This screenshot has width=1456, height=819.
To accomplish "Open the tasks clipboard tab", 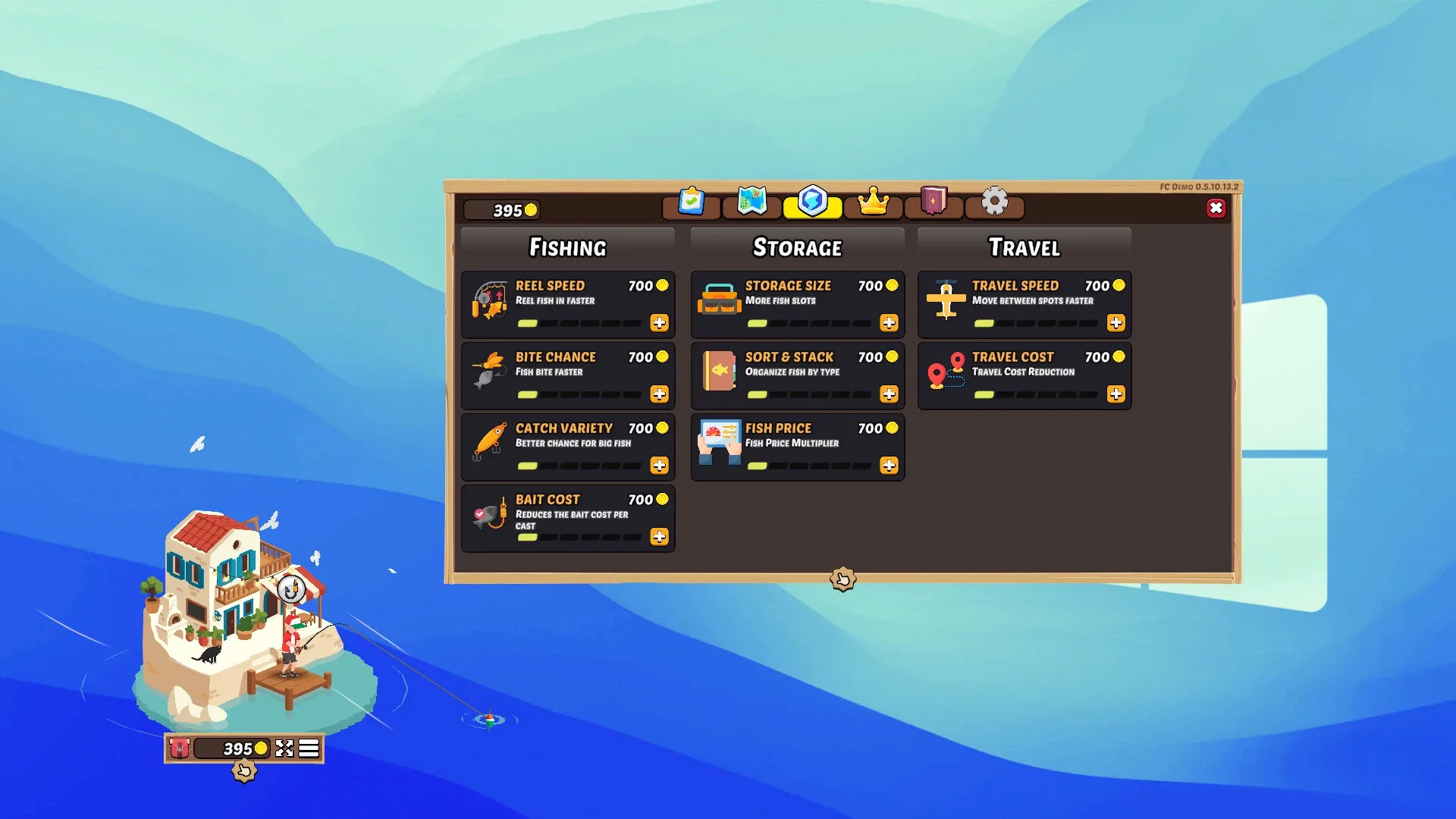I will (692, 202).
